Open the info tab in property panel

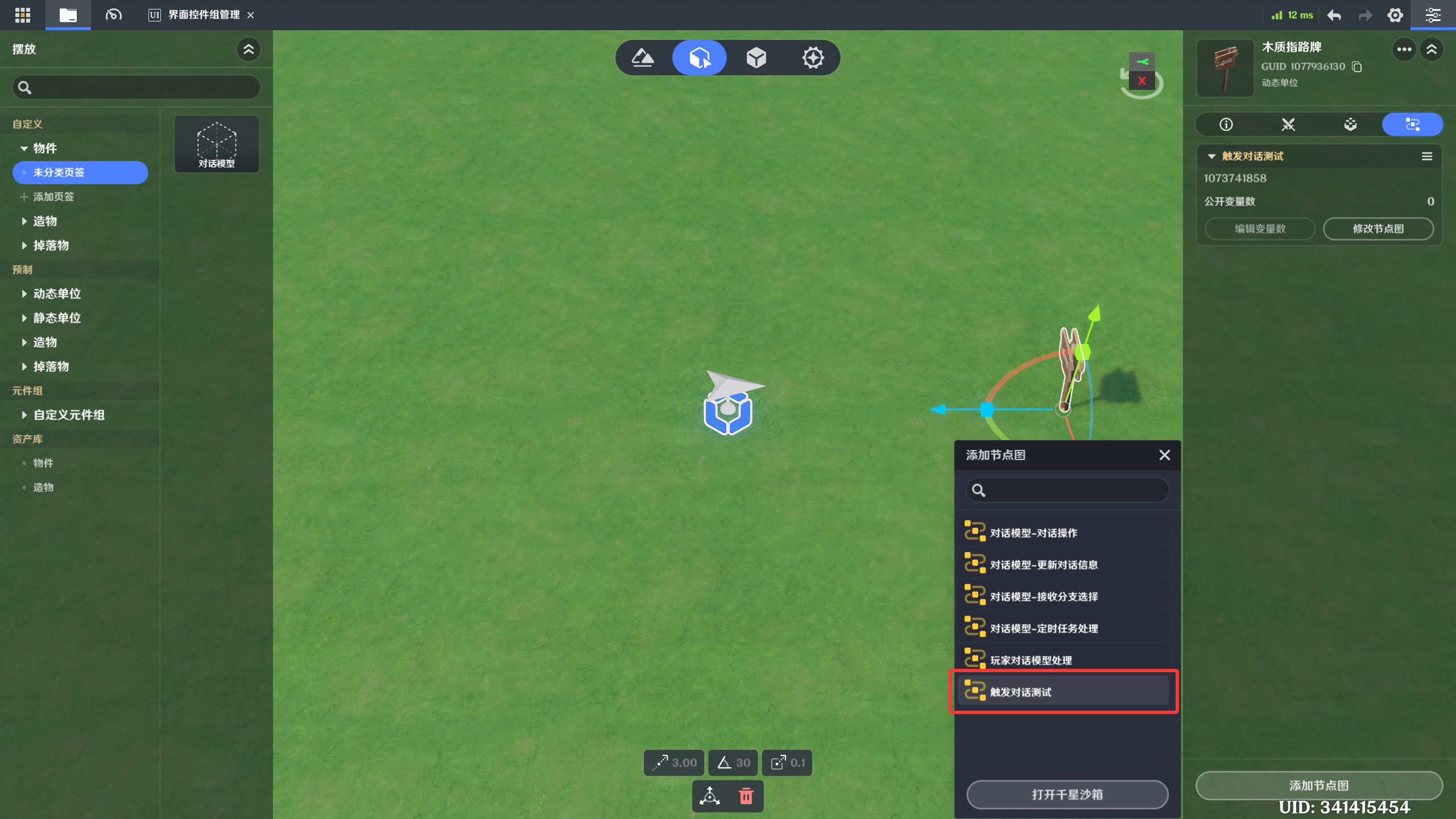tap(1226, 125)
